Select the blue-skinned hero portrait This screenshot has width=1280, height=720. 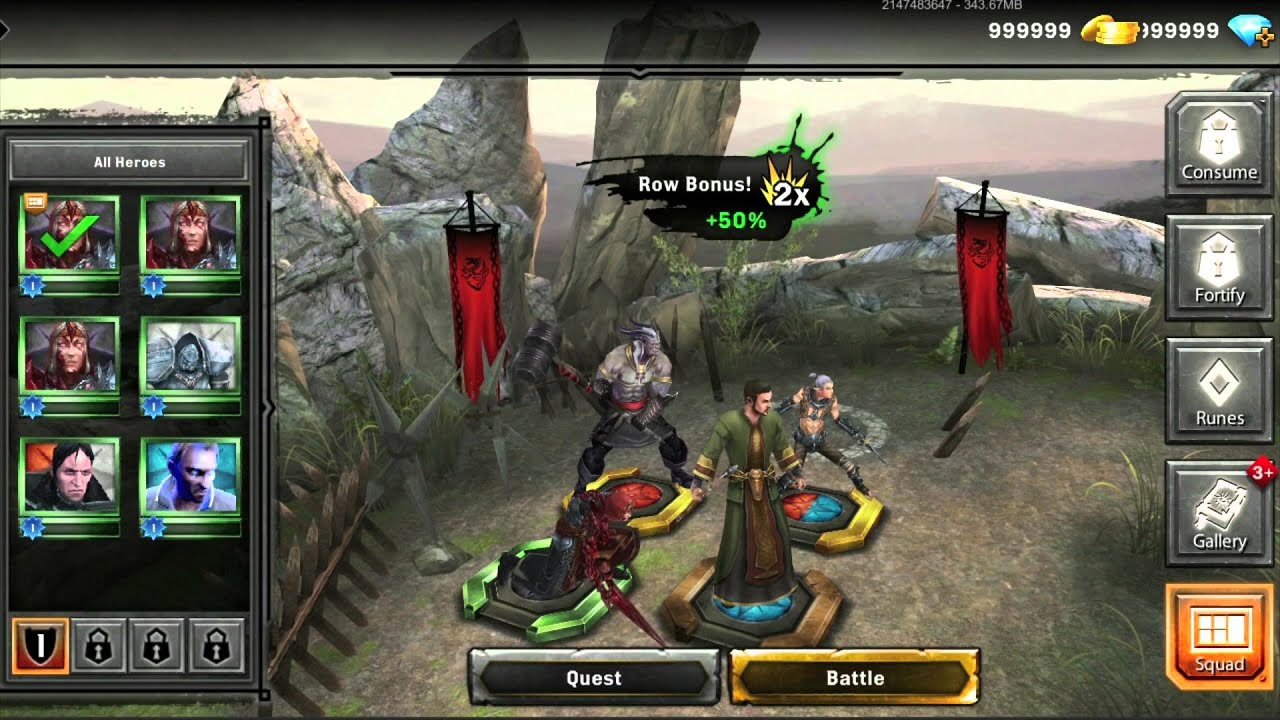click(190, 476)
